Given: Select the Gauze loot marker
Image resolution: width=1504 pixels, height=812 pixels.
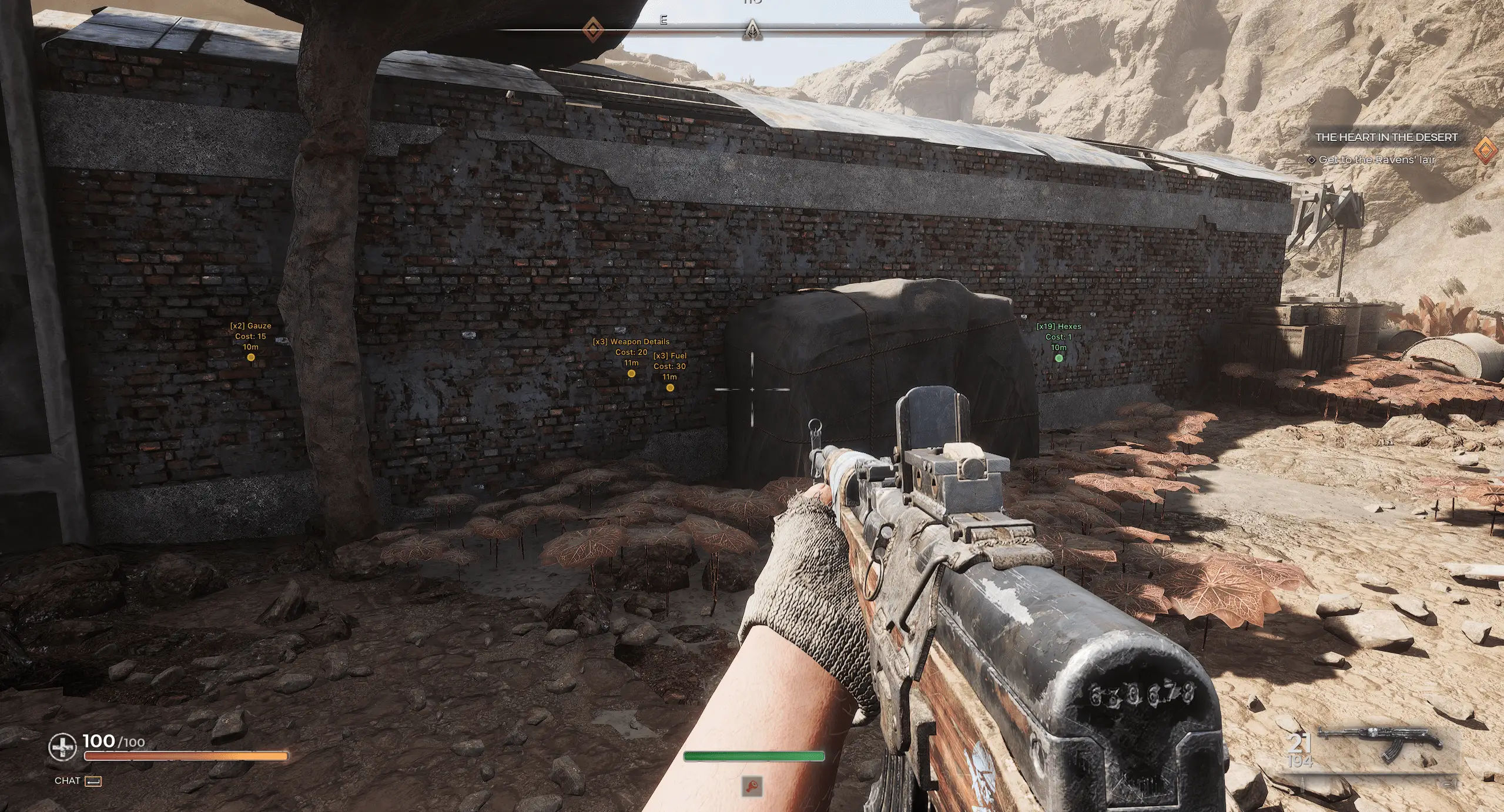Looking at the screenshot, I should click(x=251, y=357).
